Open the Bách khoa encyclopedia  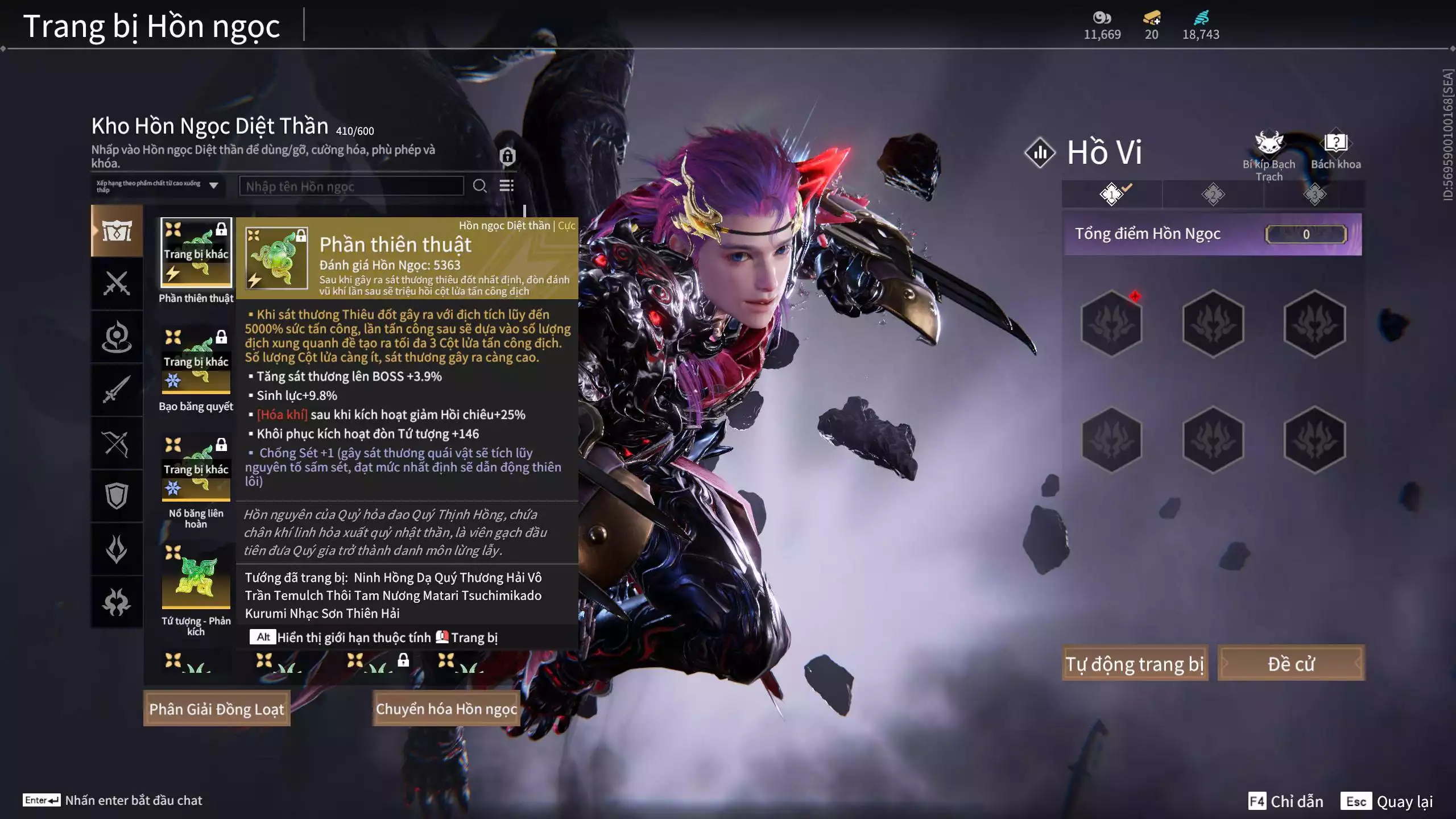[x=1335, y=151]
